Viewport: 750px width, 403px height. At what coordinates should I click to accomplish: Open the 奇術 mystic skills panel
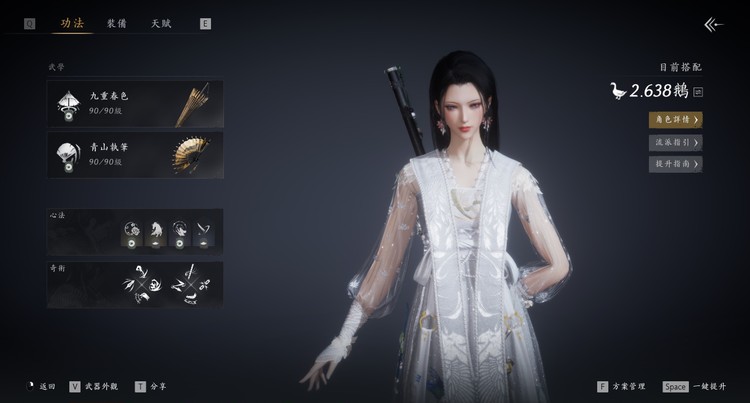click(x=135, y=284)
